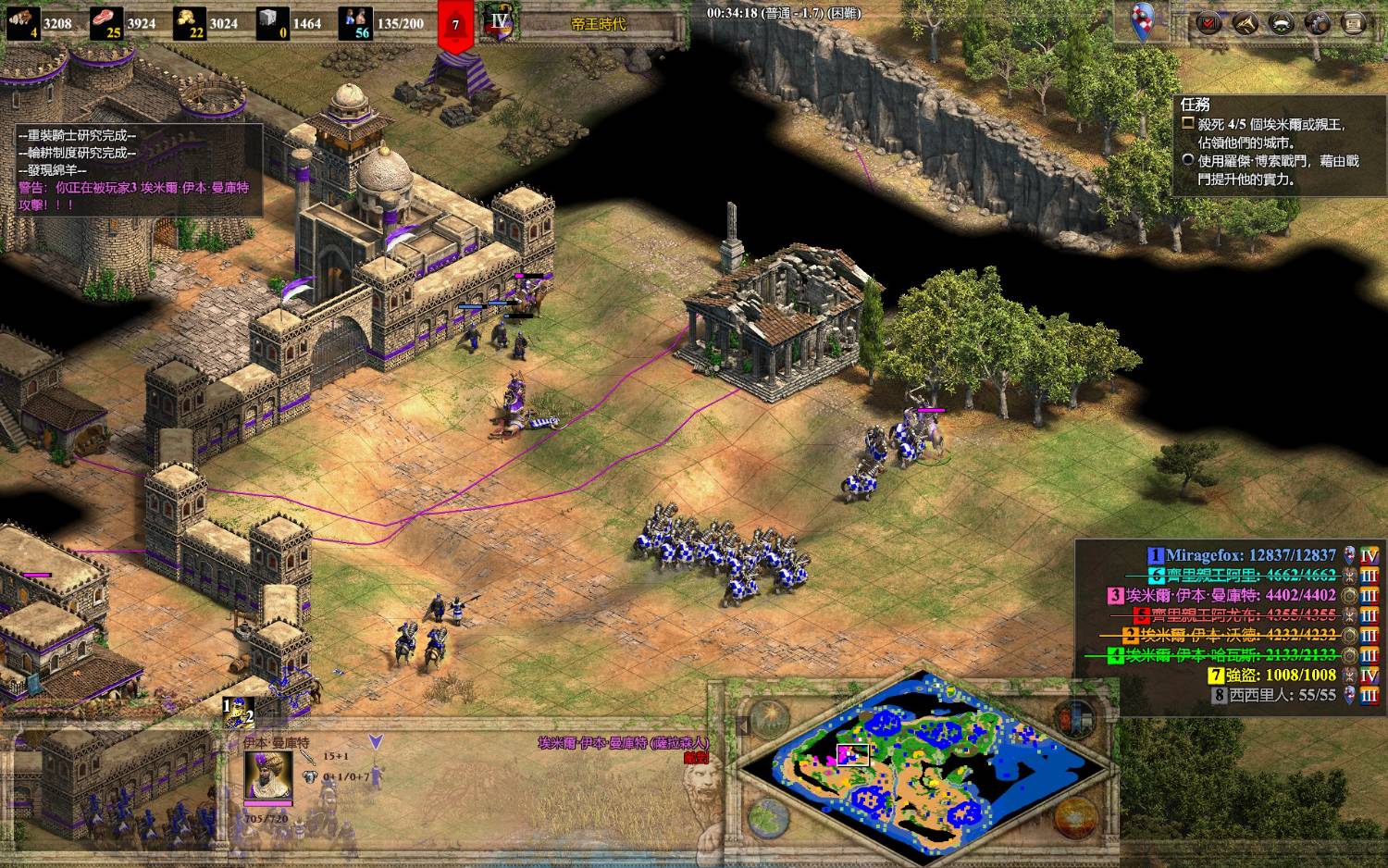Click the population villager icon

[x=356, y=22]
